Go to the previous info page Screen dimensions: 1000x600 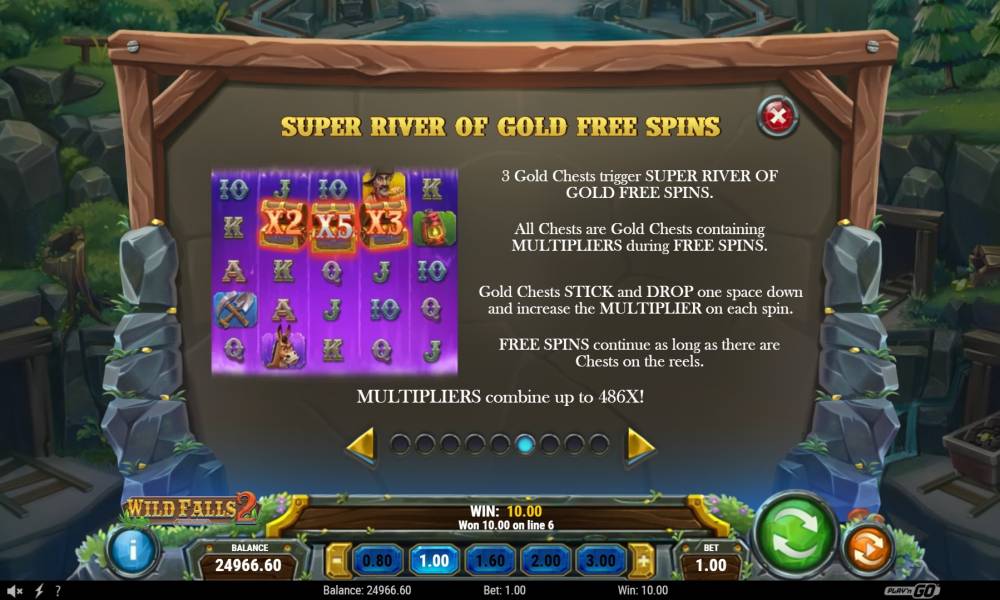click(362, 445)
